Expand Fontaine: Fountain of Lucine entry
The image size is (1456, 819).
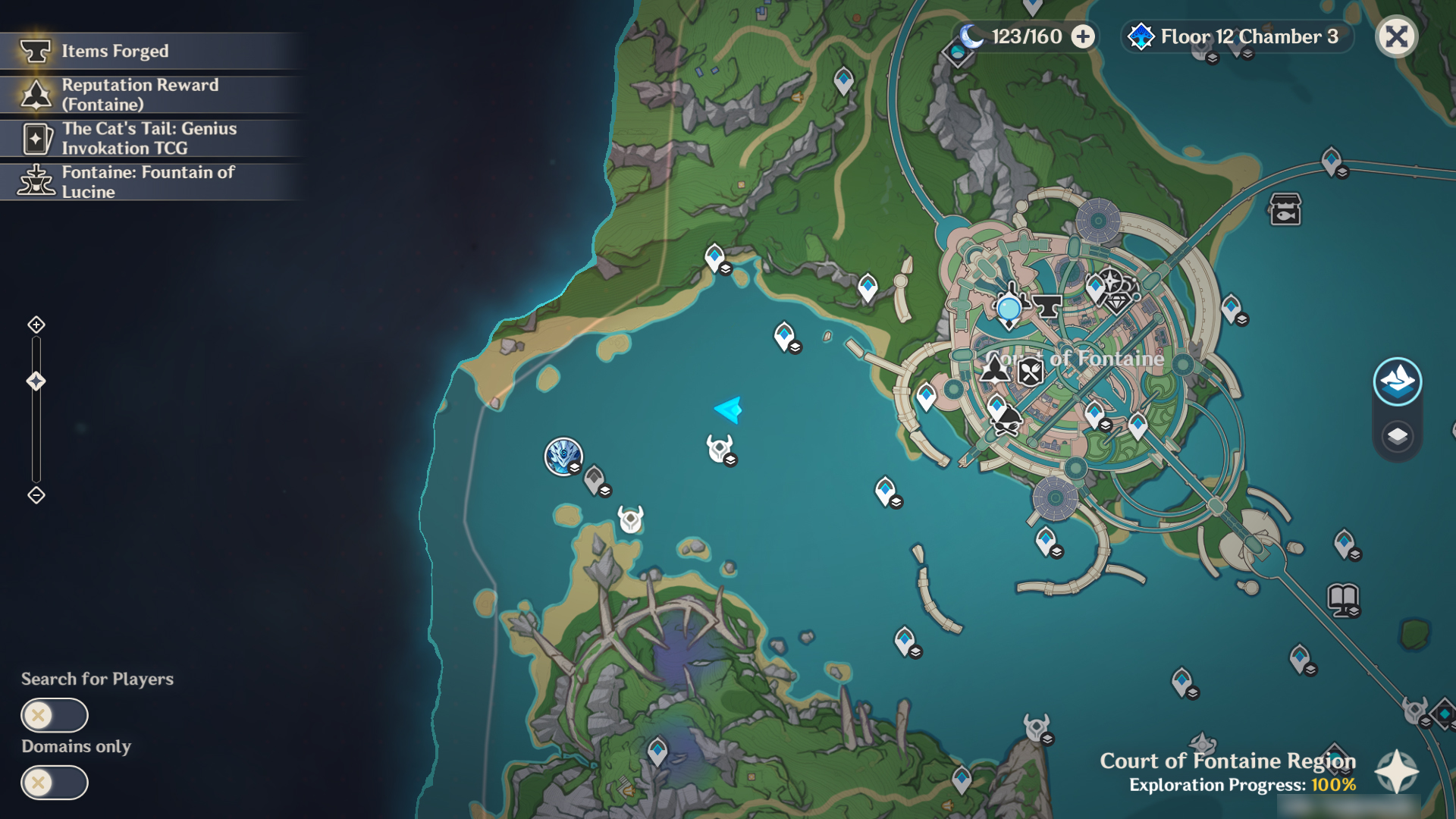tap(152, 182)
